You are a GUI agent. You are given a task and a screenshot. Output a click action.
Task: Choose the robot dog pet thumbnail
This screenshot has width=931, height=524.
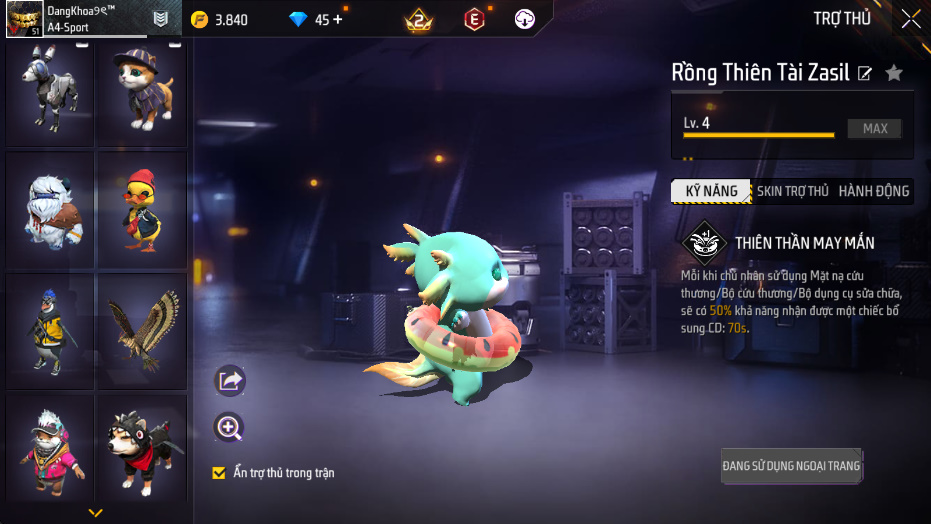pos(51,88)
